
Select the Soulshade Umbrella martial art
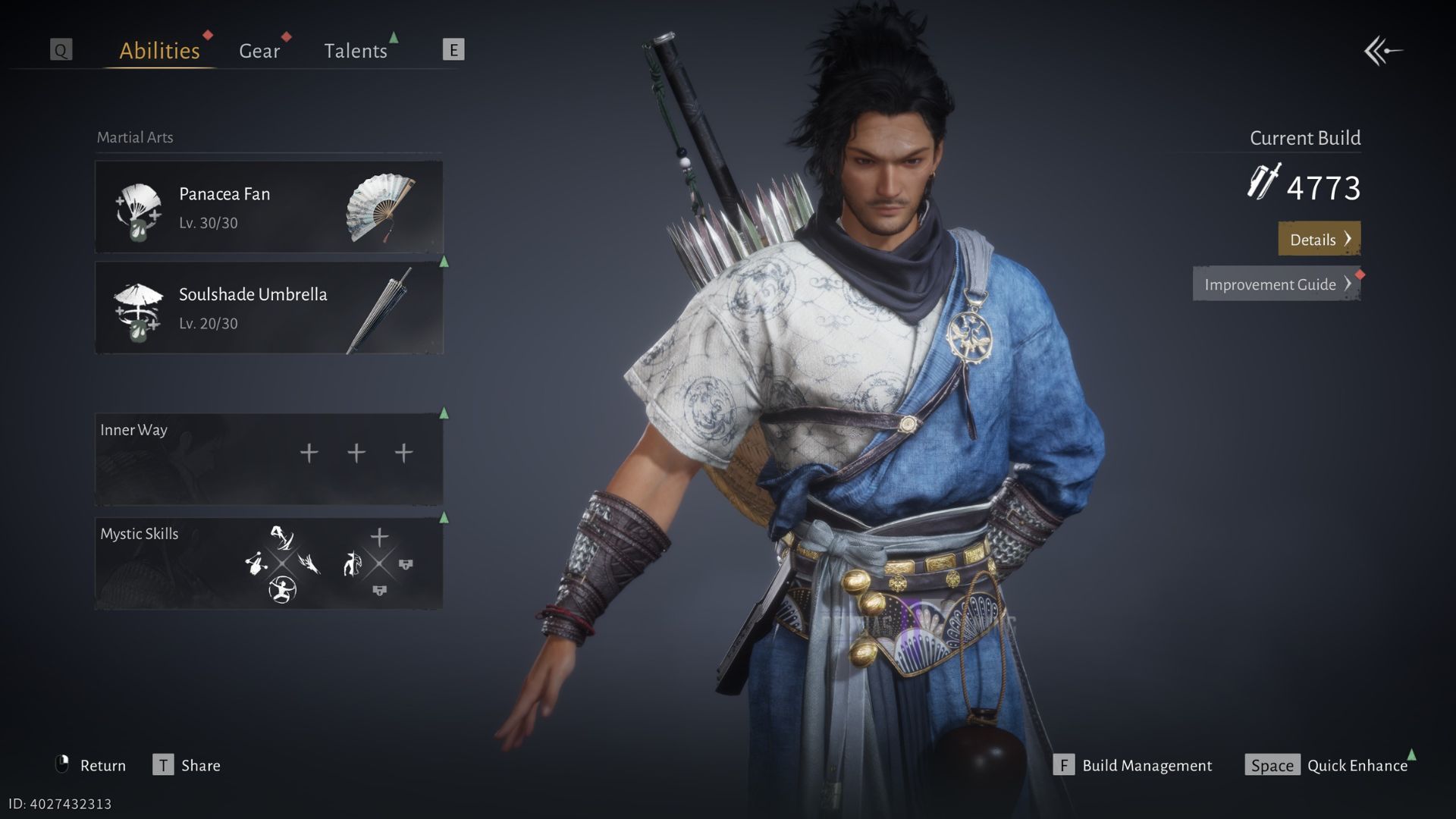pyautogui.click(x=268, y=308)
